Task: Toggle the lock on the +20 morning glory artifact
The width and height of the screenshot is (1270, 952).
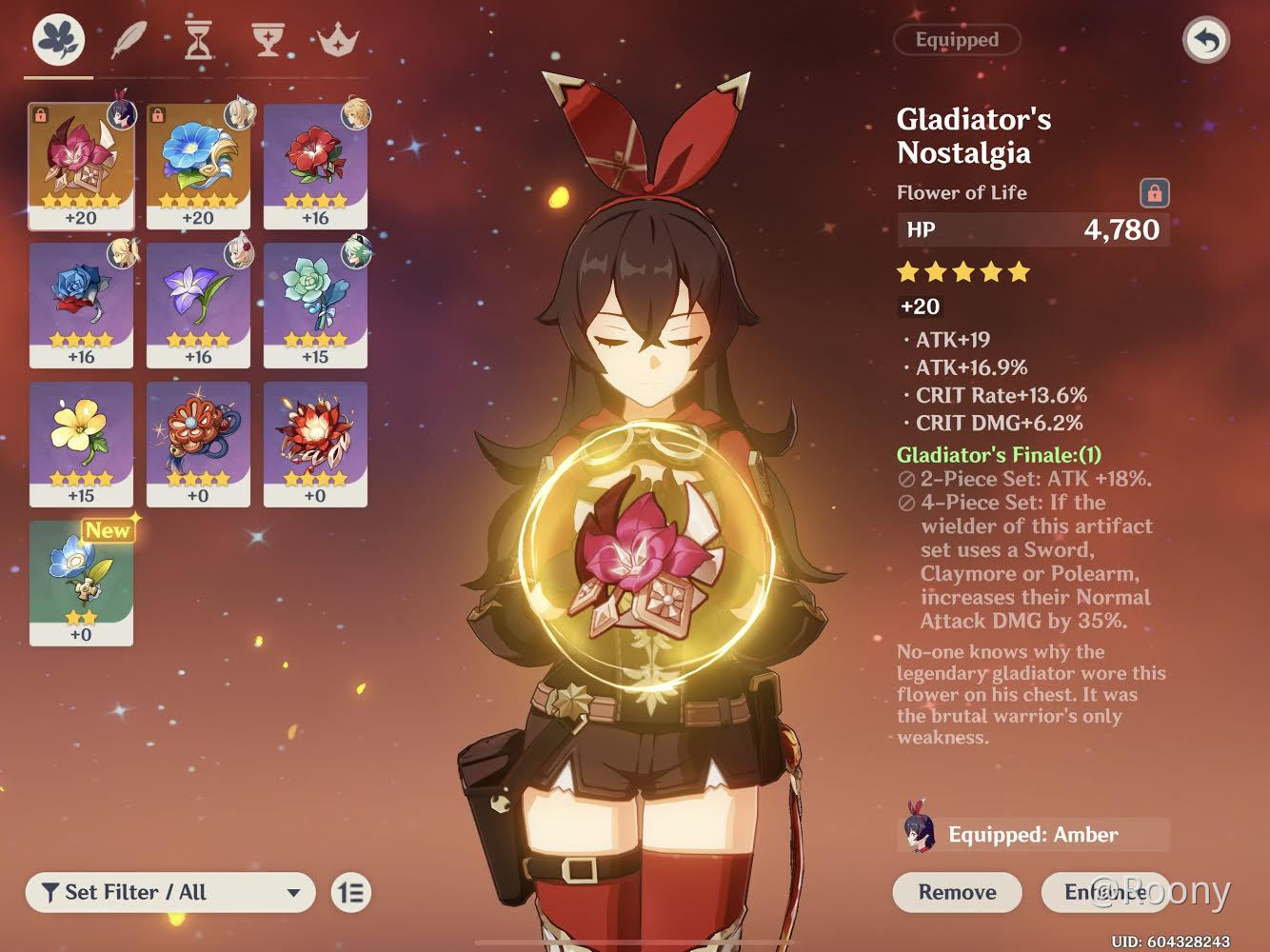Action: [157, 112]
